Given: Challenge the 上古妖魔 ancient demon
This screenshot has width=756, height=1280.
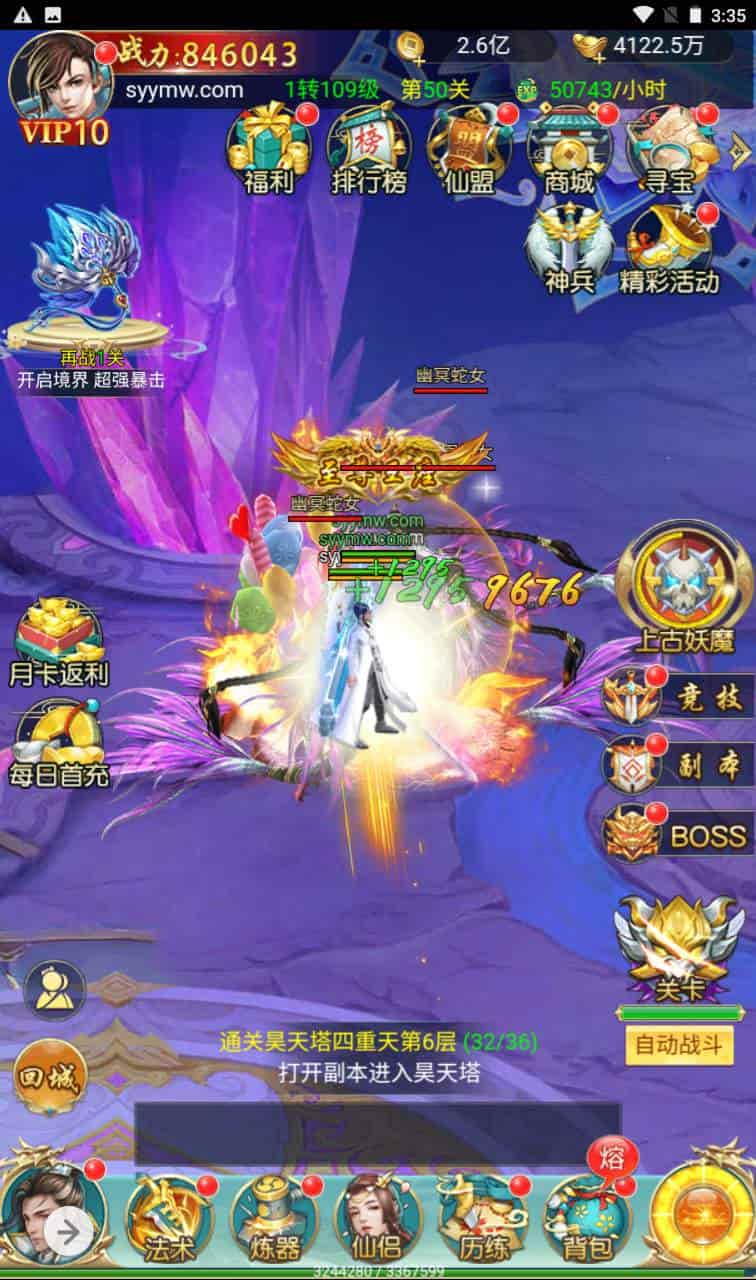Looking at the screenshot, I should point(683,586).
